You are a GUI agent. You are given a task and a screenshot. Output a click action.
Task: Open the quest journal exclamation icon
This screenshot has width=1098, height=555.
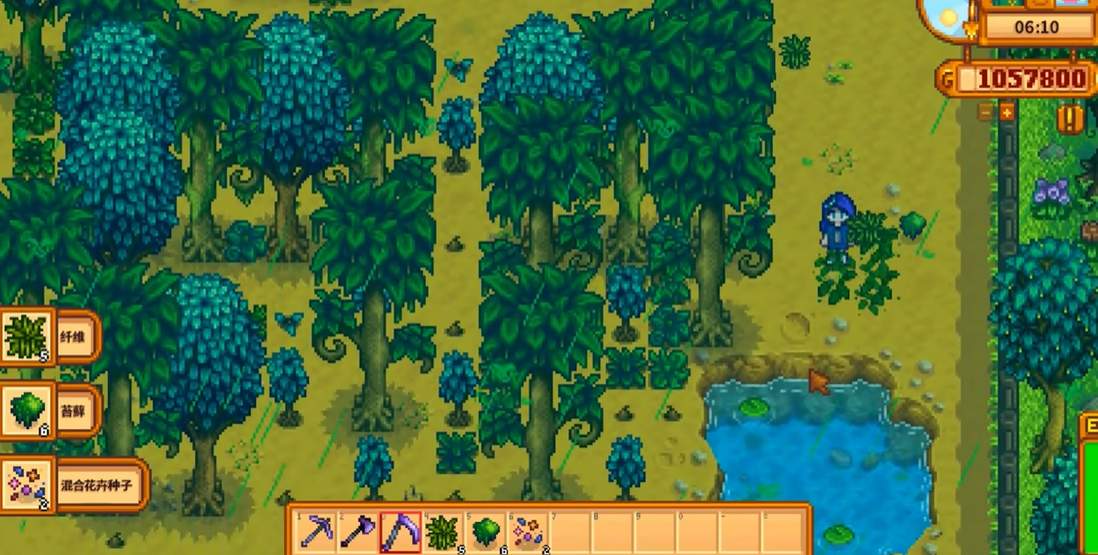point(1071,119)
